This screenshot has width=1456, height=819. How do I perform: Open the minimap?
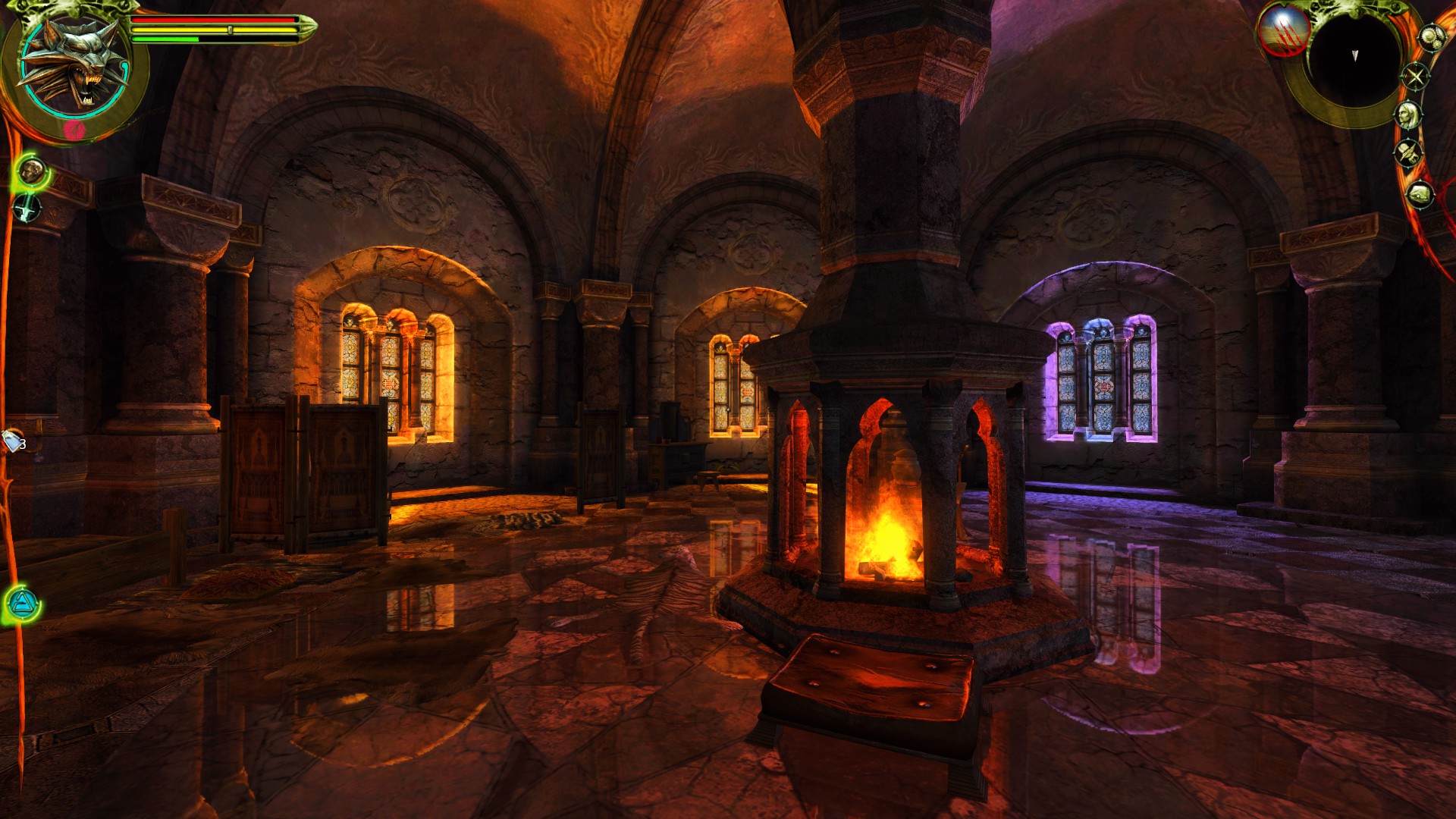pos(1354,57)
